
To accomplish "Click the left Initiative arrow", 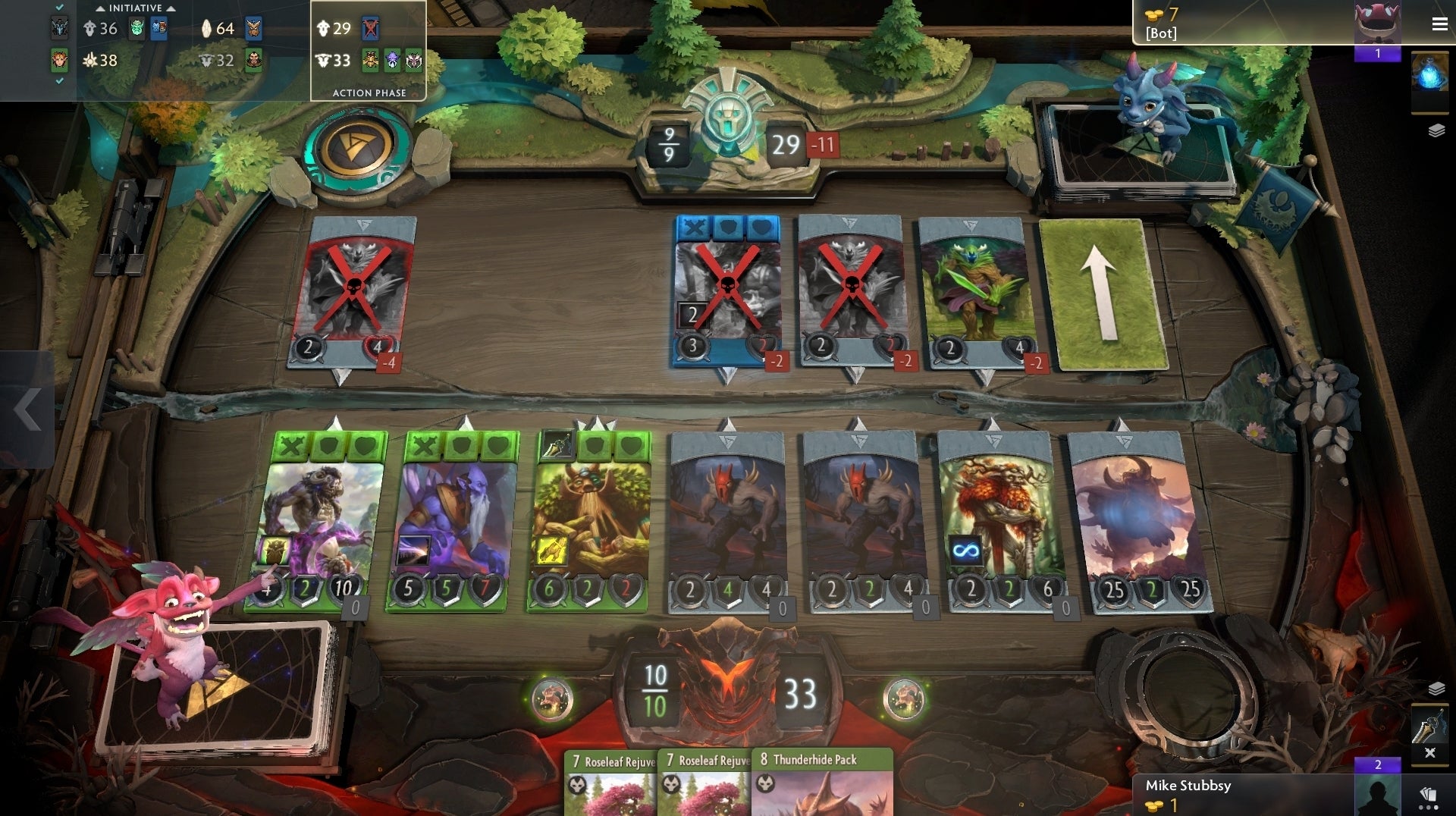I will 101,7.
